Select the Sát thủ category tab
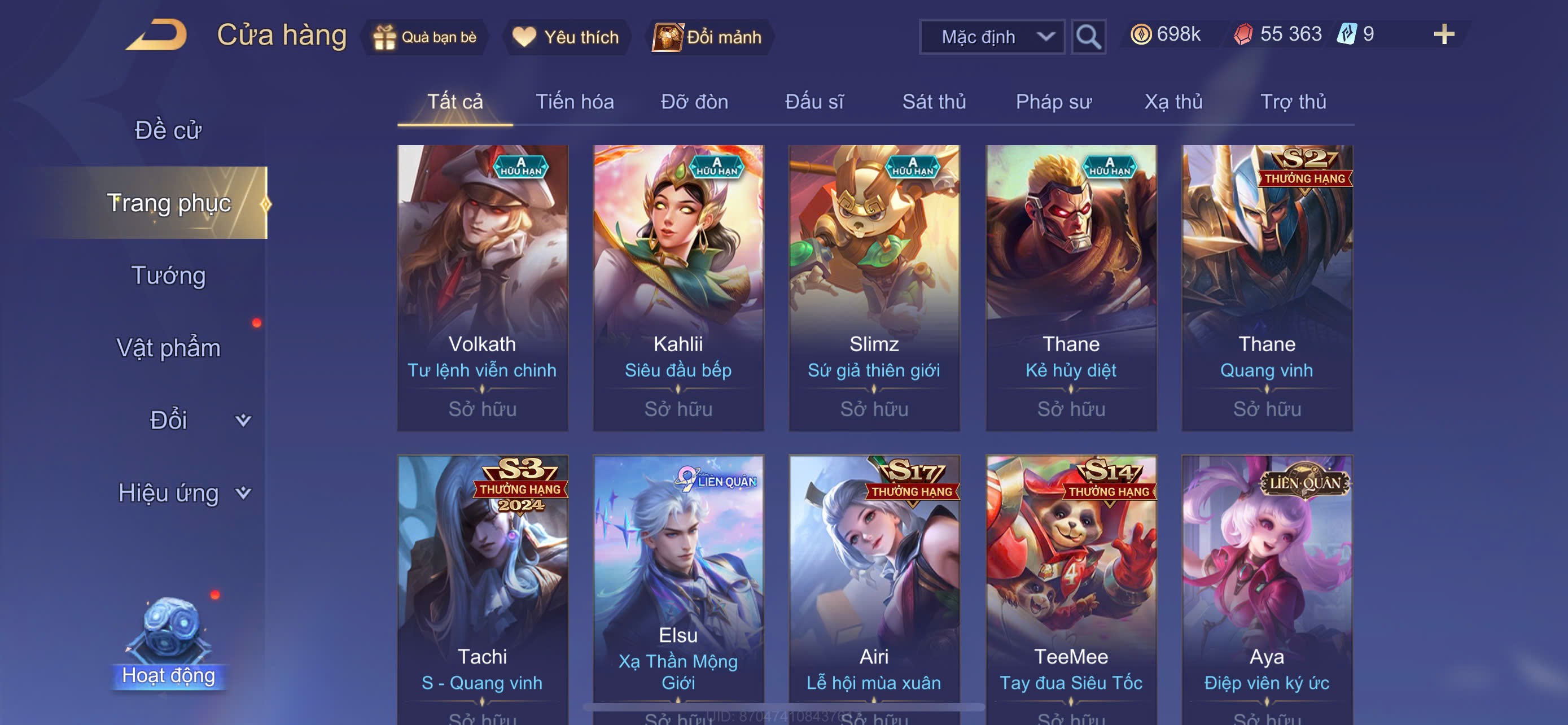 point(933,102)
